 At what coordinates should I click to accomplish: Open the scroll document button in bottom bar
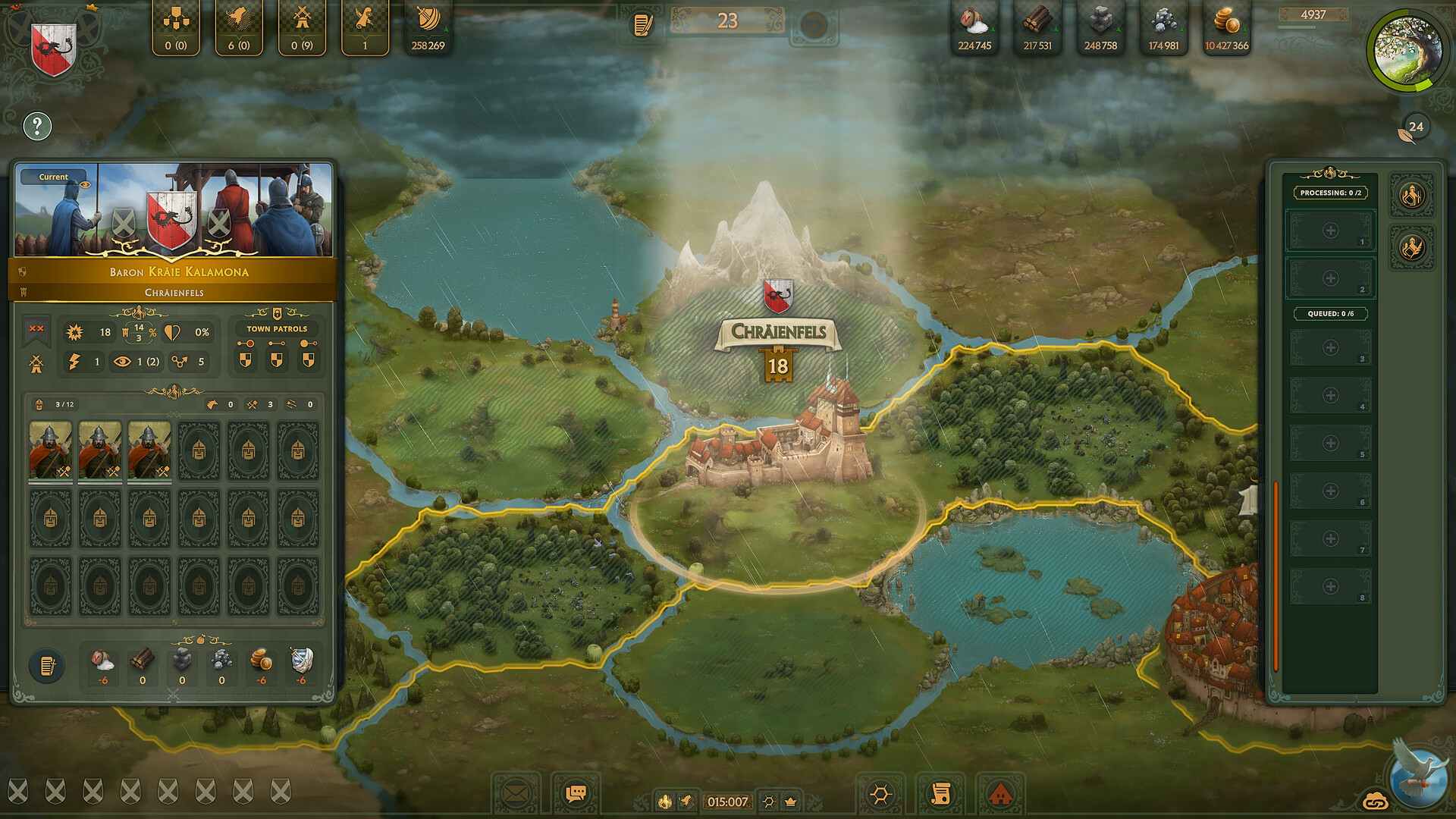click(x=940, y=794)
